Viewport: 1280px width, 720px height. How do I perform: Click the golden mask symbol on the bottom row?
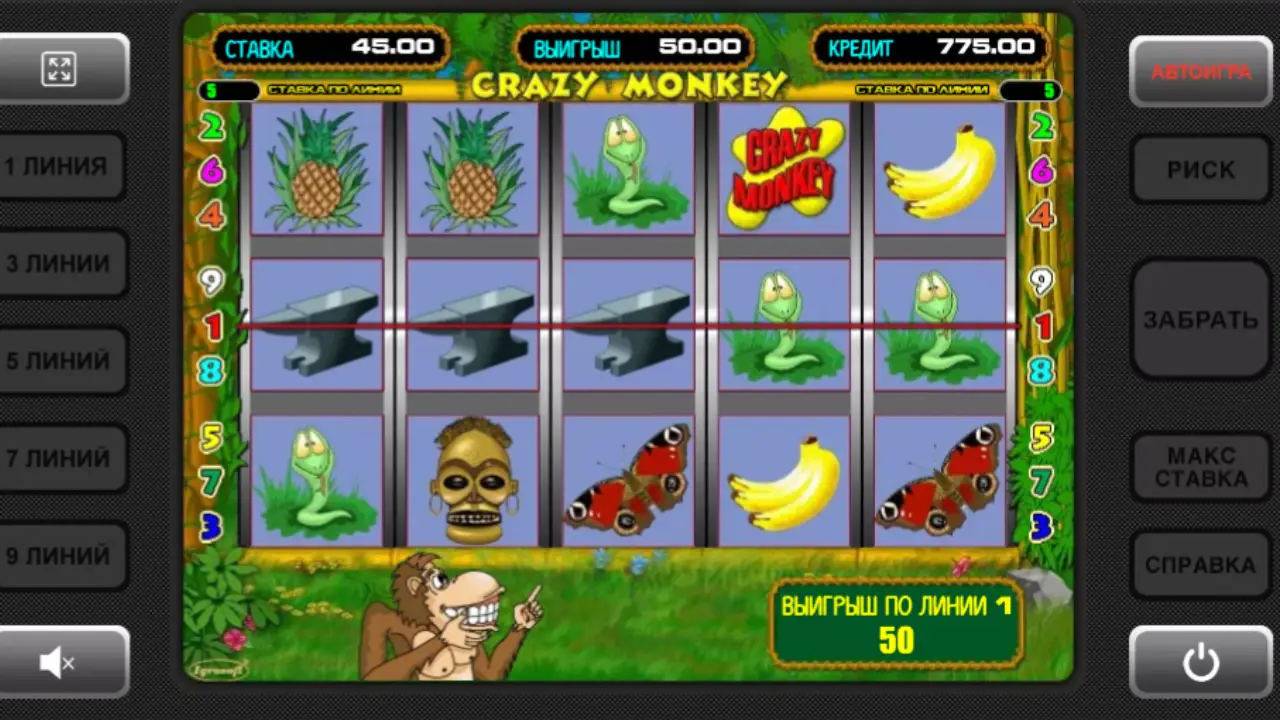point(472,478)
